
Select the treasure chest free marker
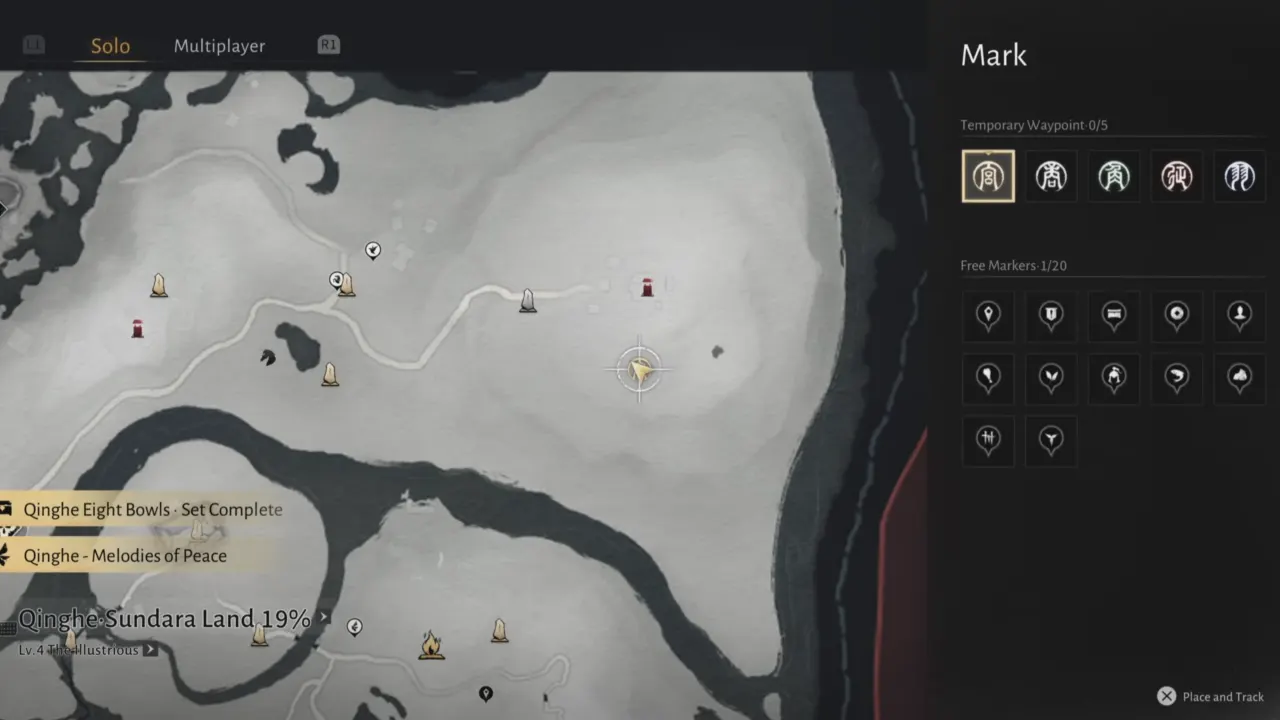pyautogui.click(x=1113, y=316)
